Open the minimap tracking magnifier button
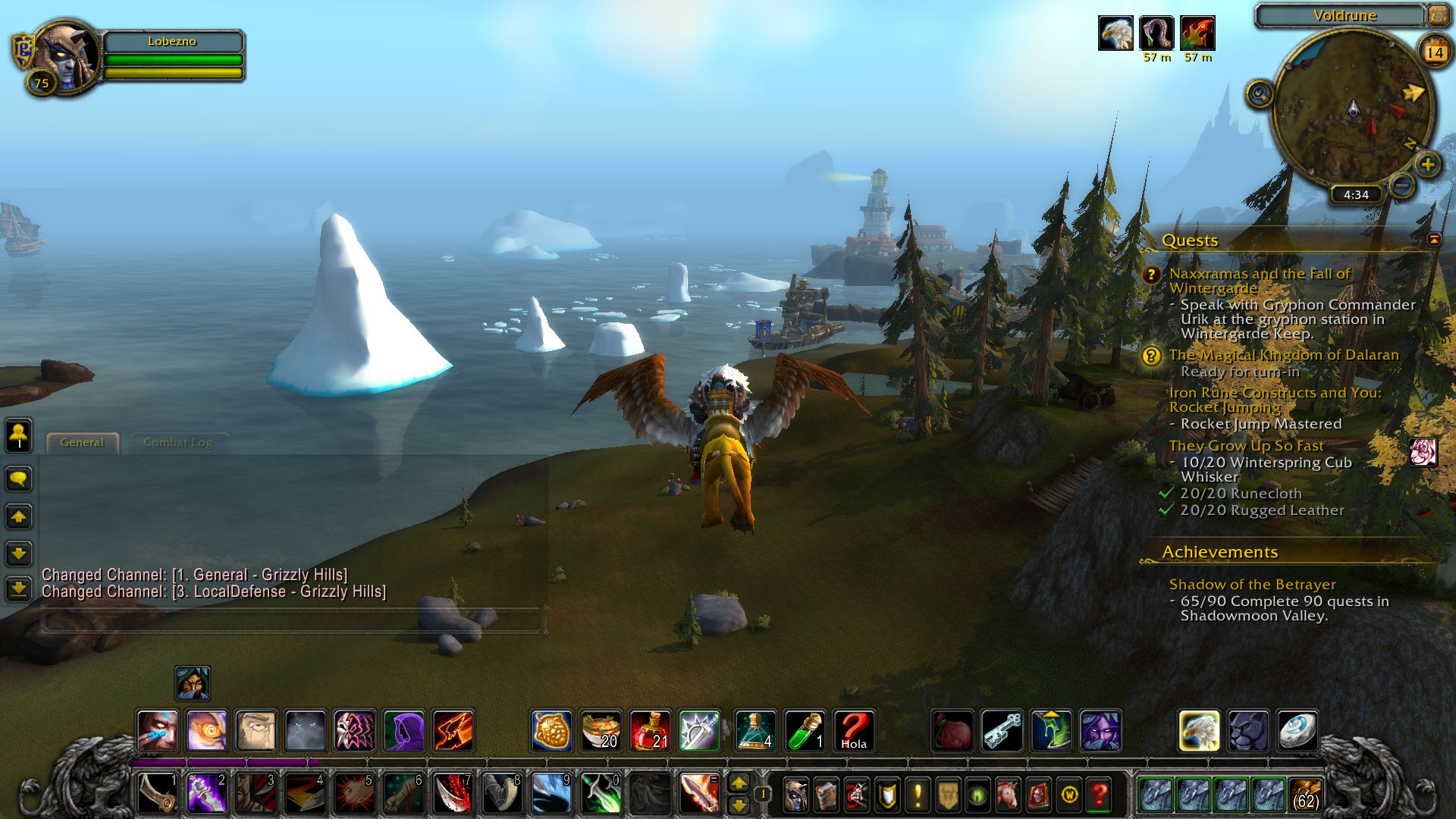This screenshot has width=1456, height=819. pos(1259,94)
